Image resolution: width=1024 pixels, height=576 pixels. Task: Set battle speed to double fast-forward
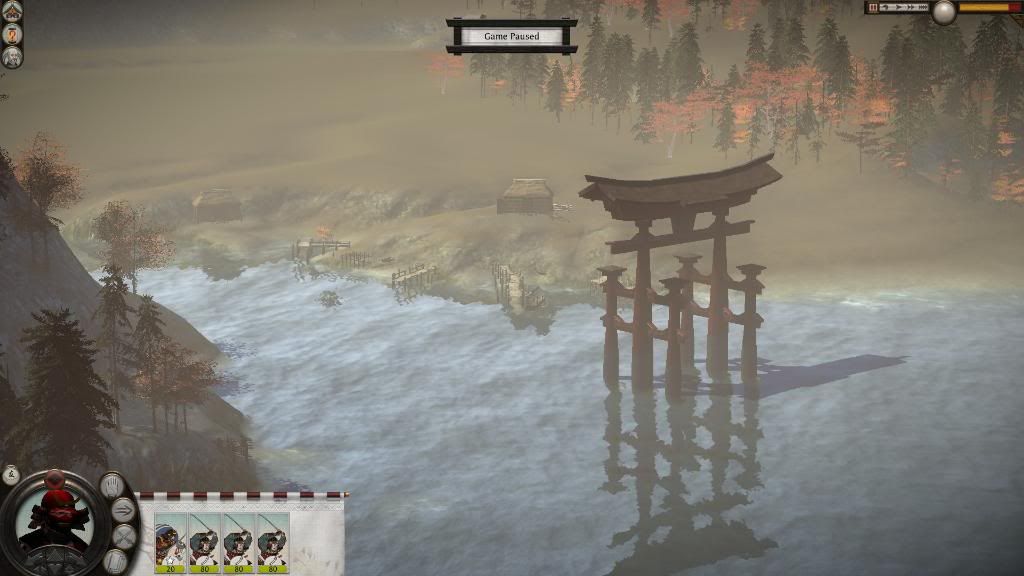coord(909,7)
